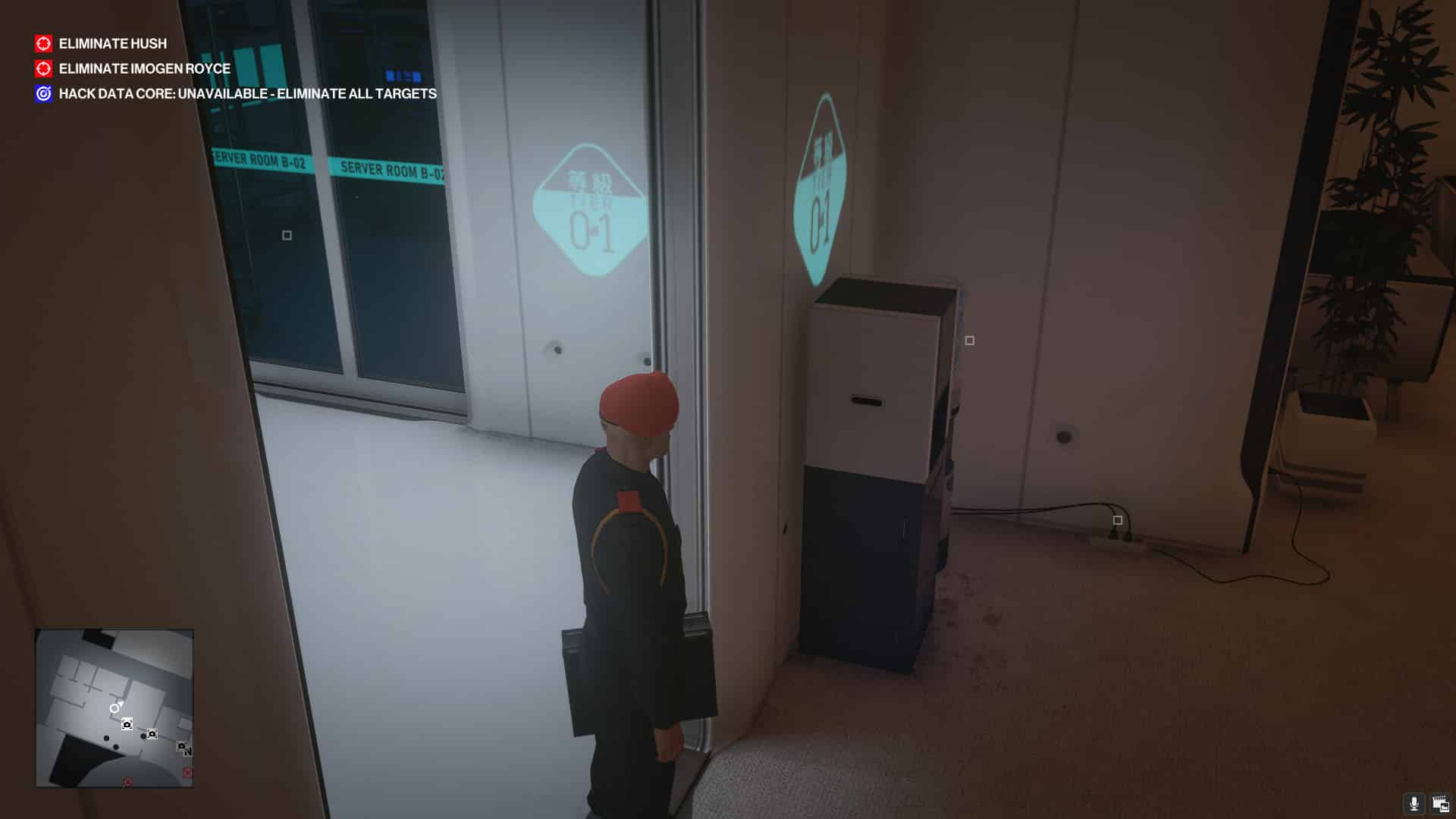Click the interaction square on the server room window
Screen dimensions: 1456x819
tap(286, 237)
